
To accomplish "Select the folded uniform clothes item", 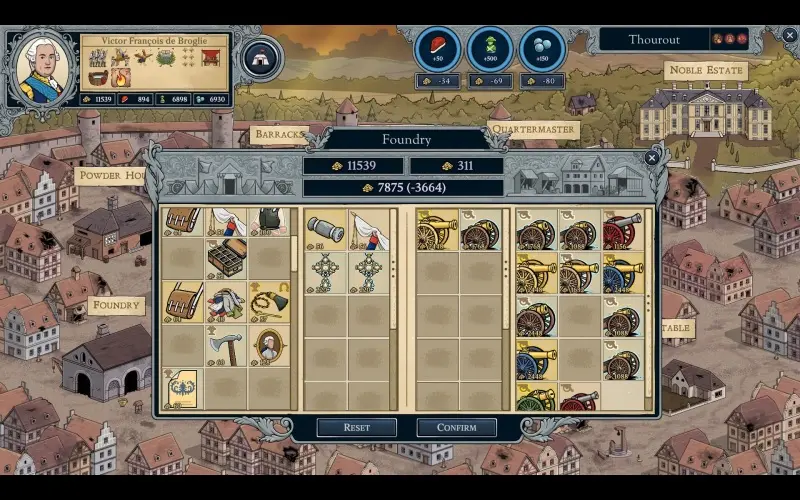I will click(227, 301).
